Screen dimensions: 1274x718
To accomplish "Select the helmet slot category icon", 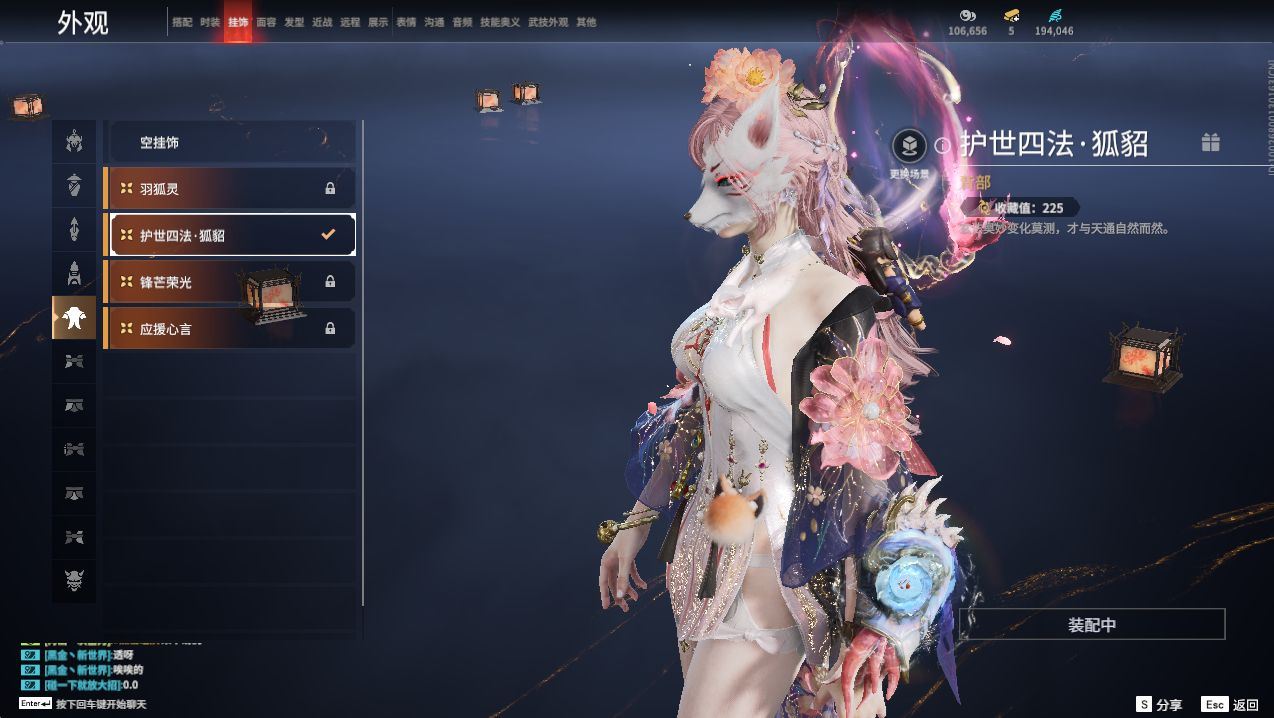I will tap(74, 142).
